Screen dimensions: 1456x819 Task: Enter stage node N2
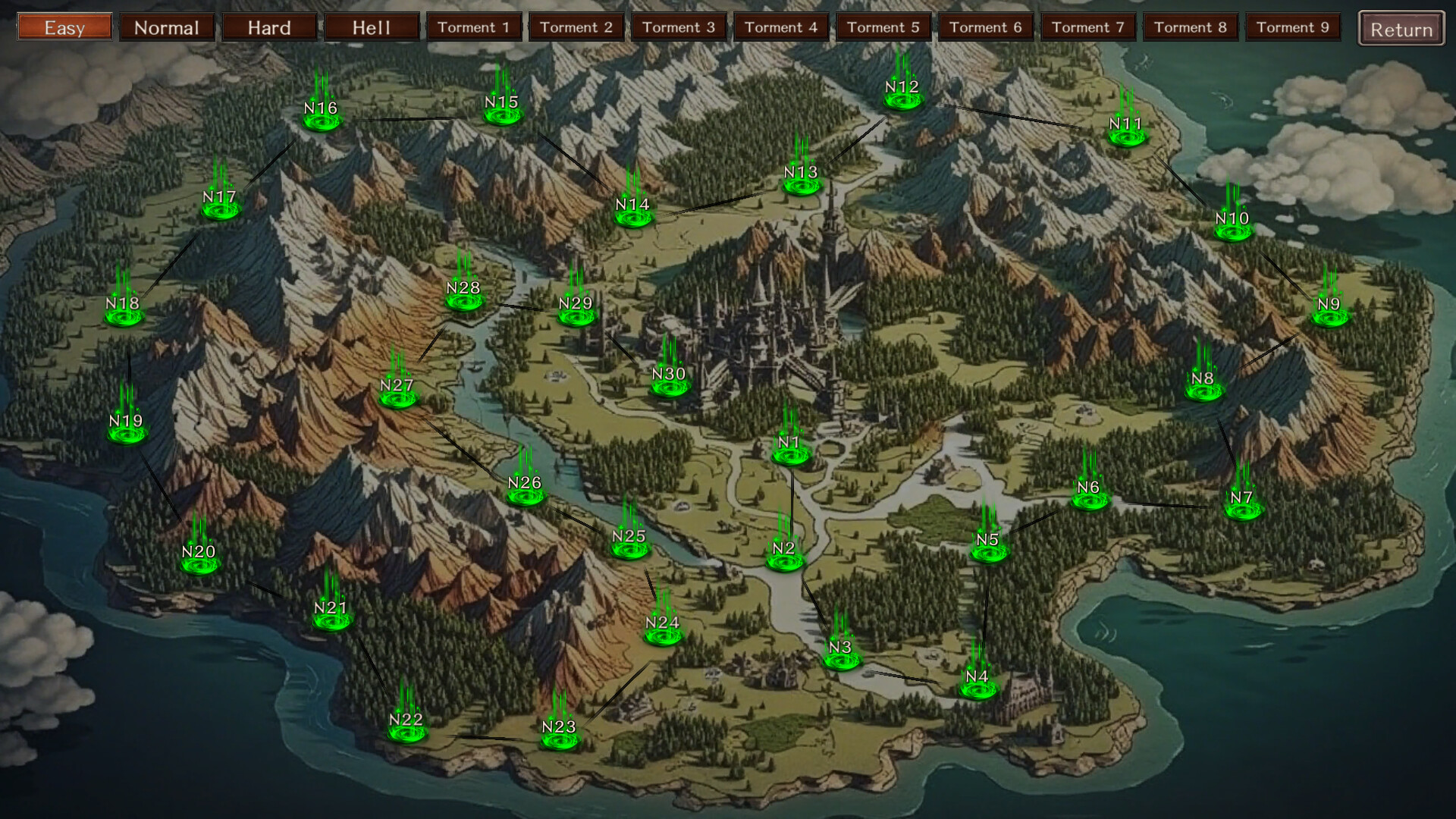tap(784, 556)
